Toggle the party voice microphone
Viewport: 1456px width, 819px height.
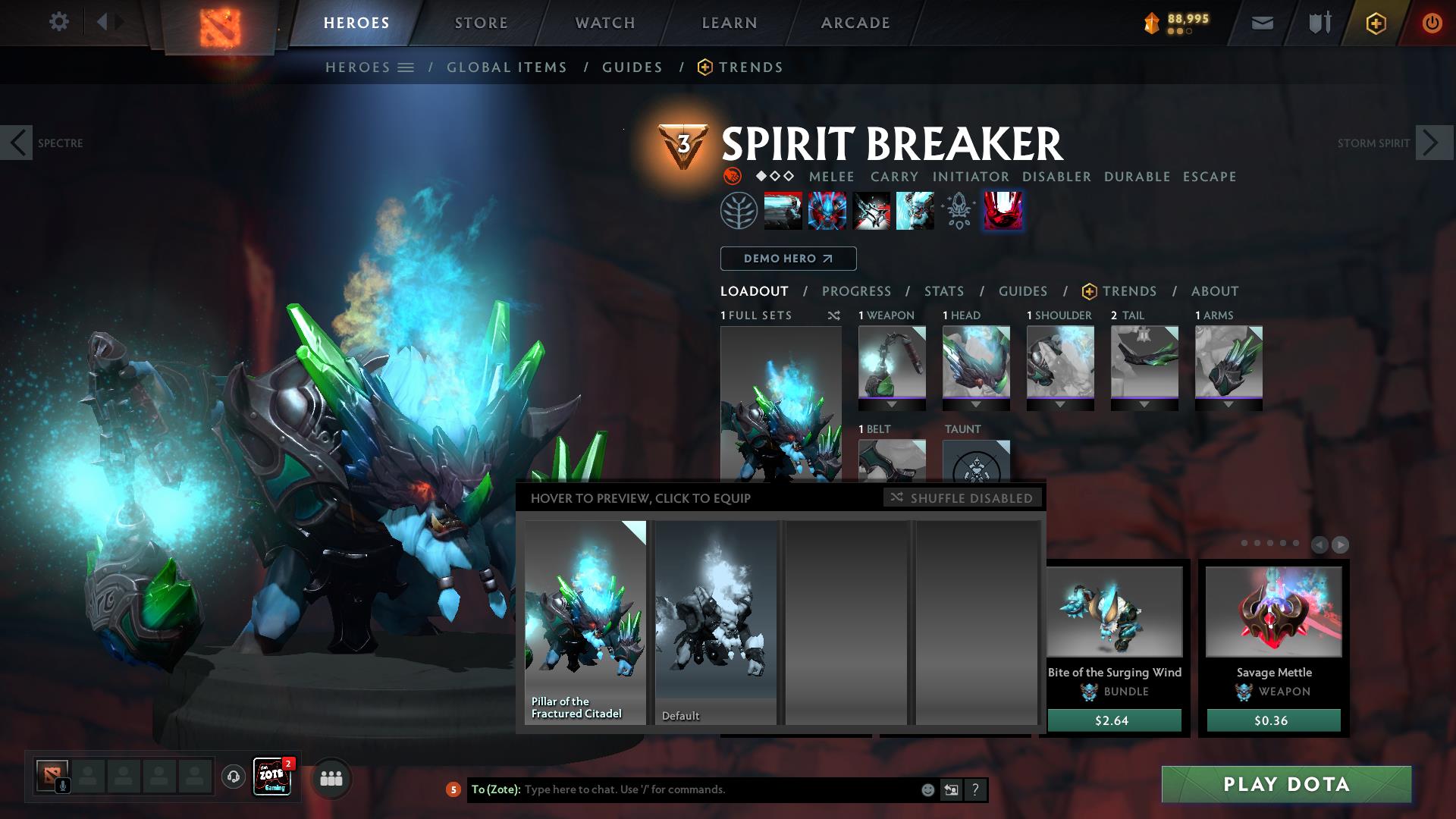(x=62, y=784)
